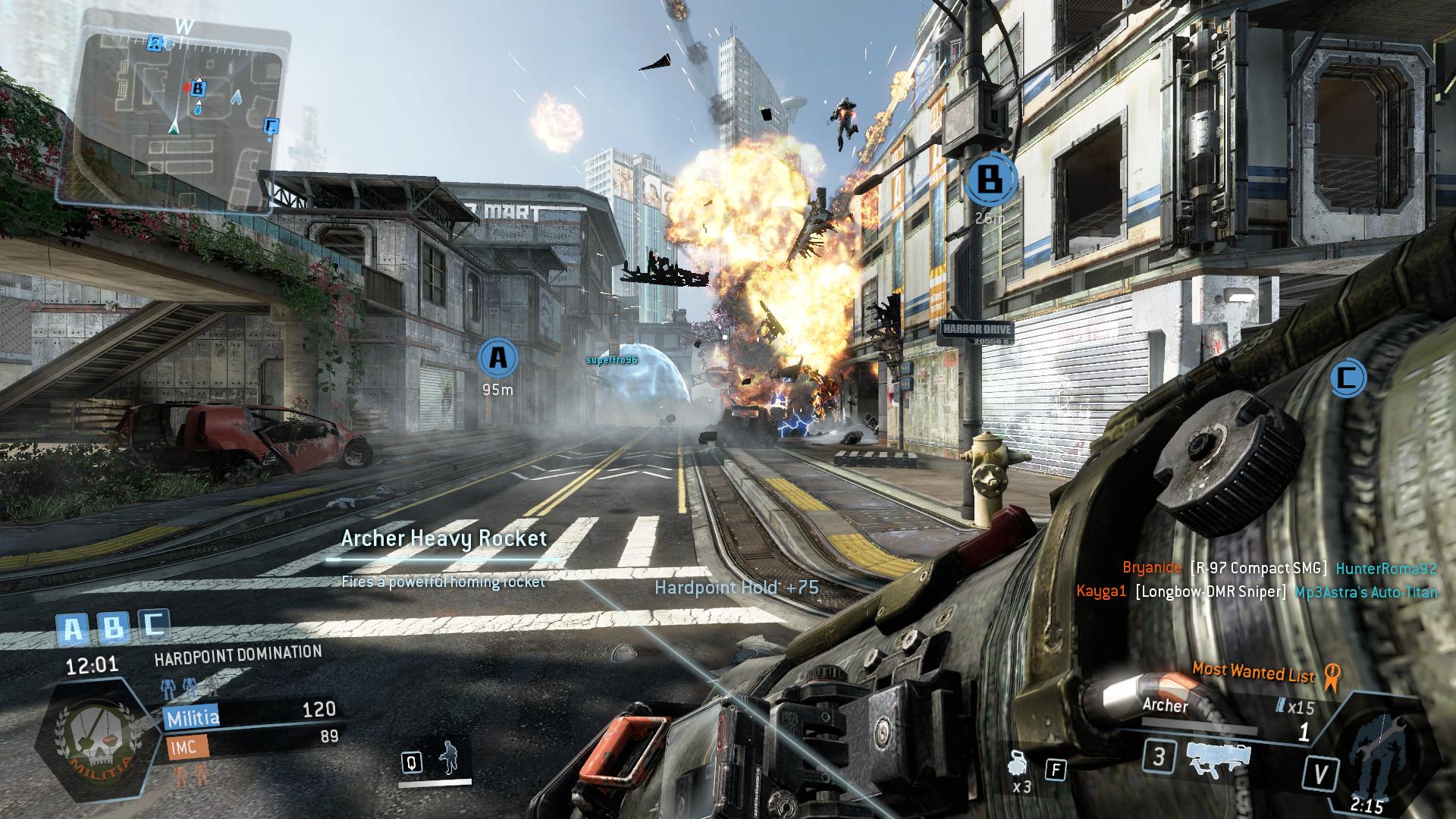Click the Bryanide kill feed entry
This screenshot has height=819, width=1456.
[1279, 568]
